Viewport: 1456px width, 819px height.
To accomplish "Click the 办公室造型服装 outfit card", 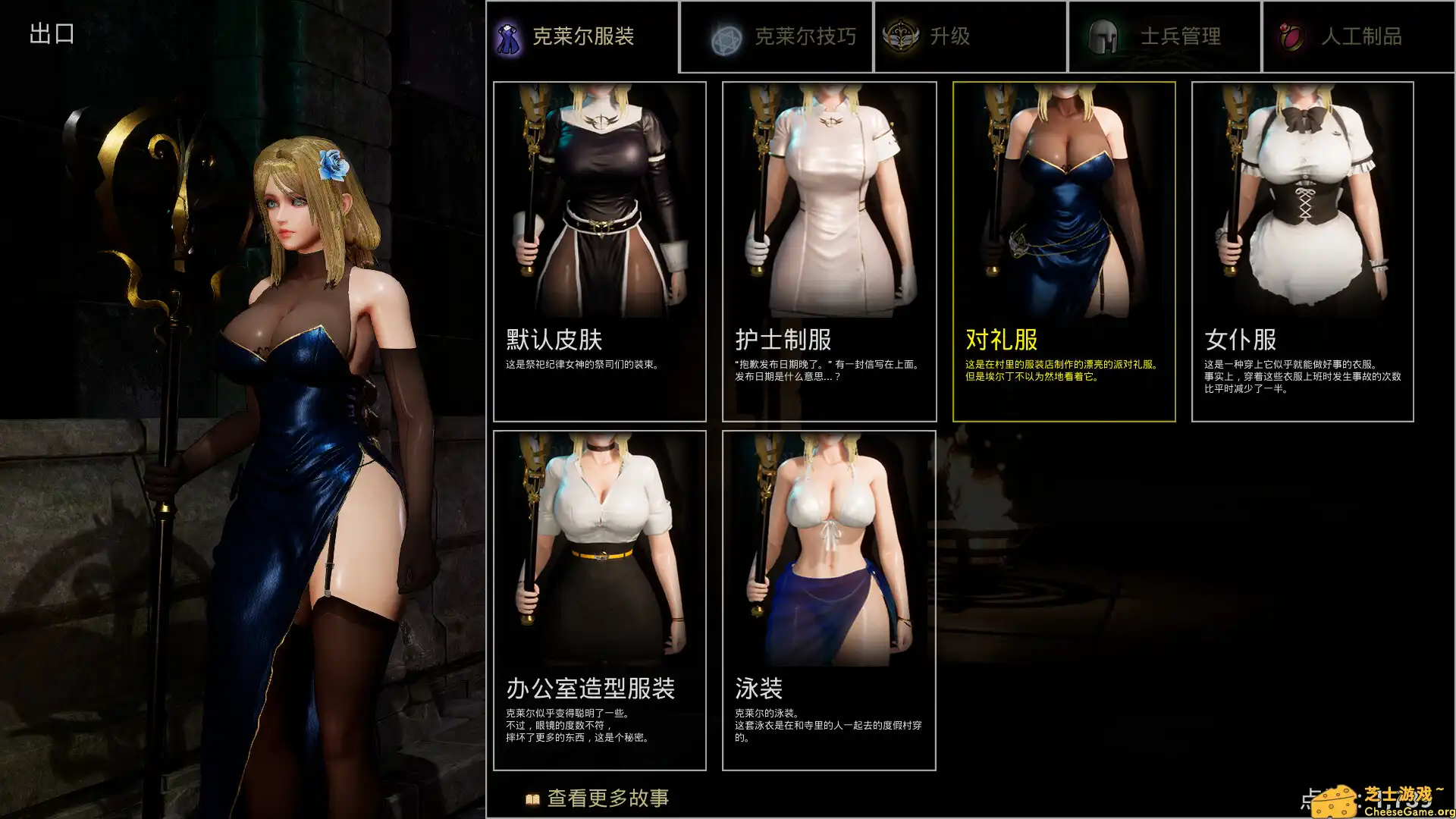I will 600,599.
